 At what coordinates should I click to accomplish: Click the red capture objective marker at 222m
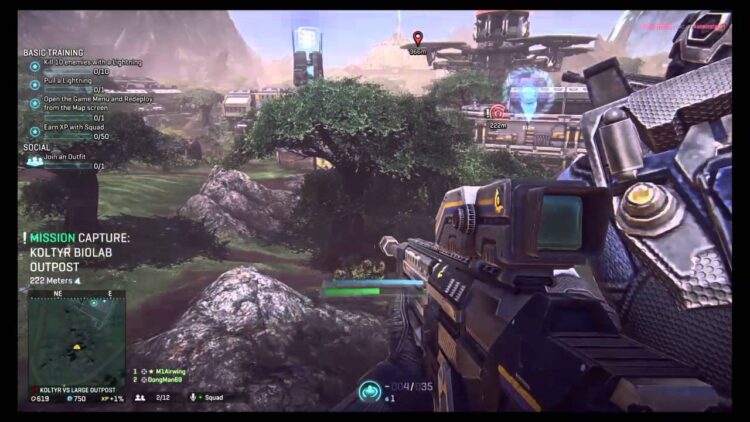(x=497, y=111)
